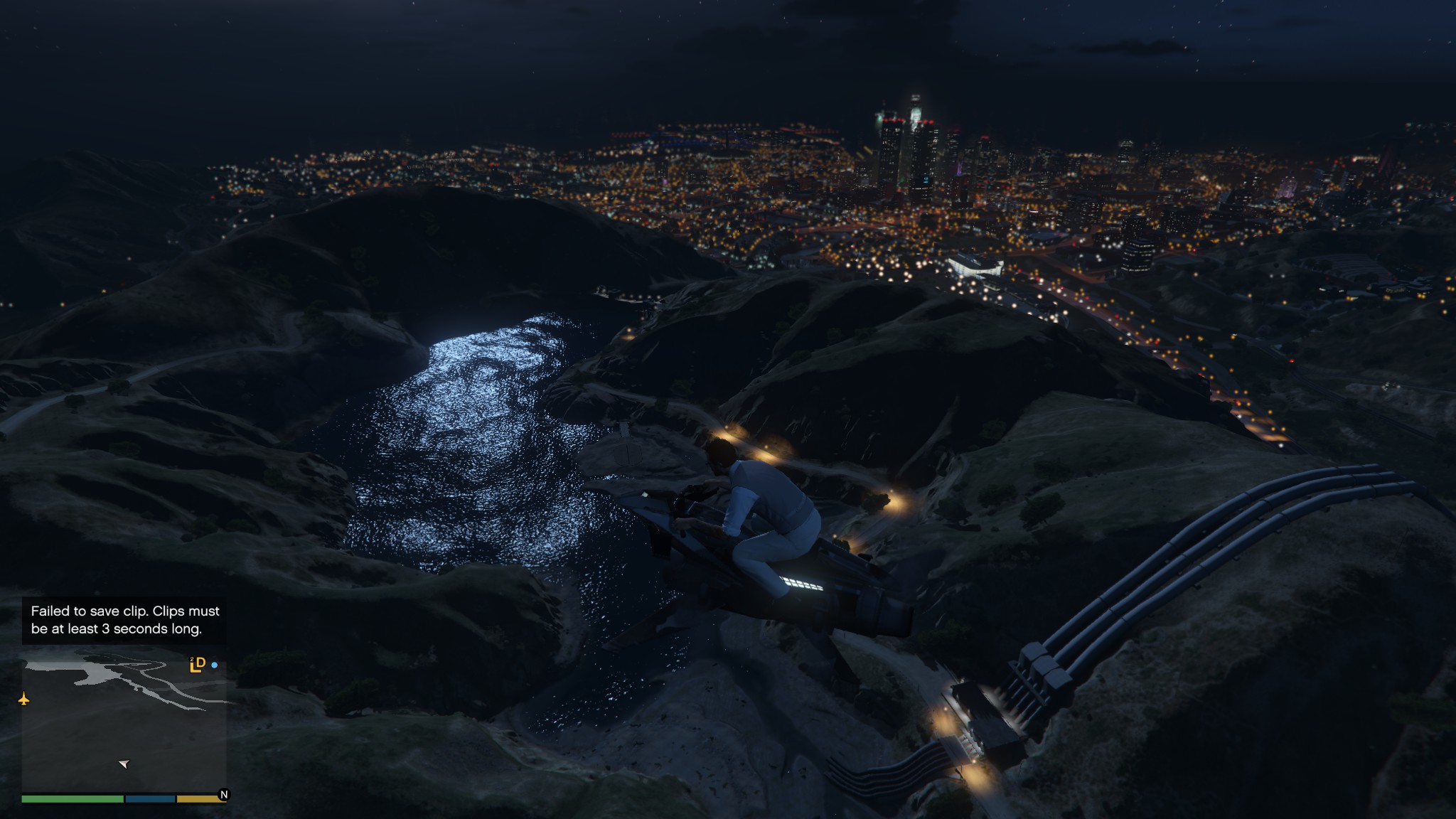The width and height of the screenshot is (1456, 819).
Task: Click the yellow jet blip on minimap
Action: click(x=24, y=700)
